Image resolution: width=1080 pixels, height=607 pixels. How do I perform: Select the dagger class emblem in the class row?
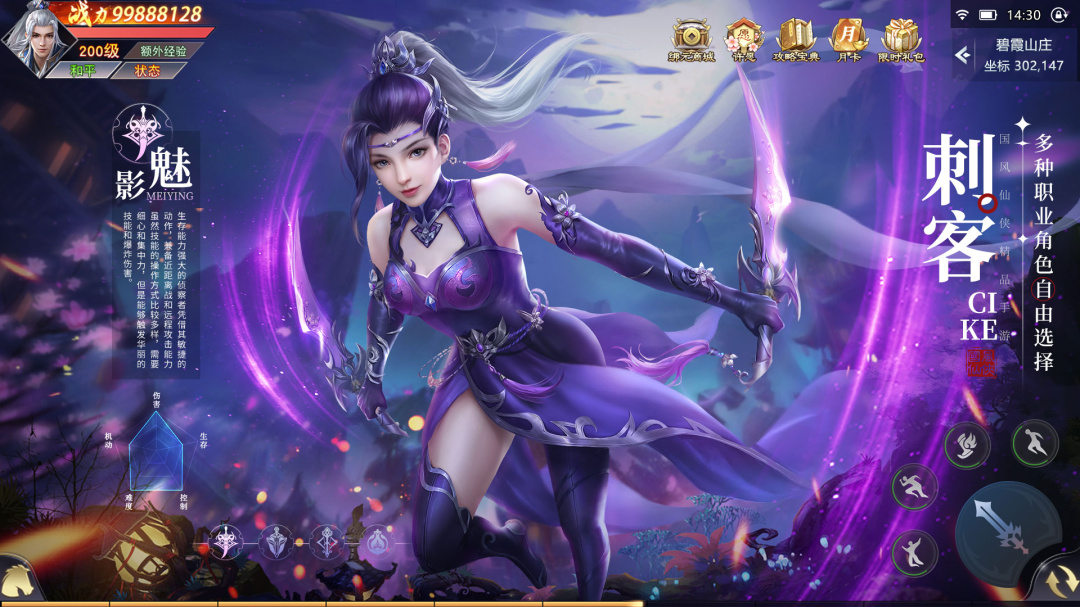coord(225,542)
